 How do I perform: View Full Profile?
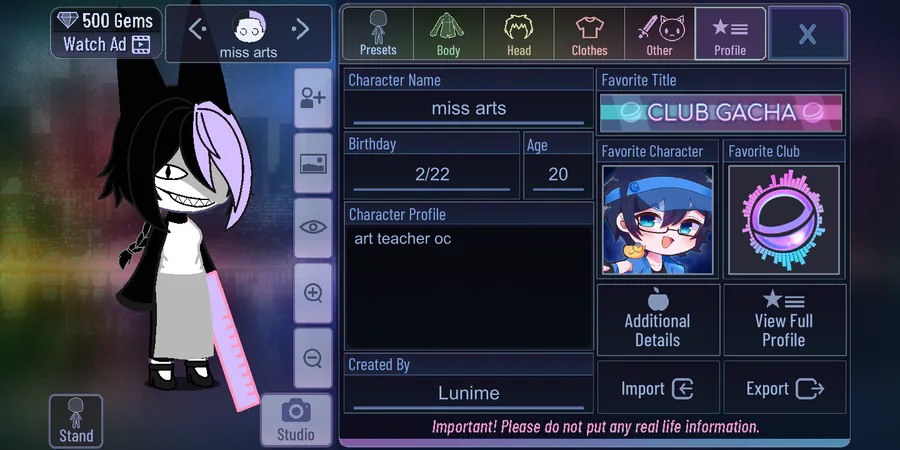coord(784,320)
